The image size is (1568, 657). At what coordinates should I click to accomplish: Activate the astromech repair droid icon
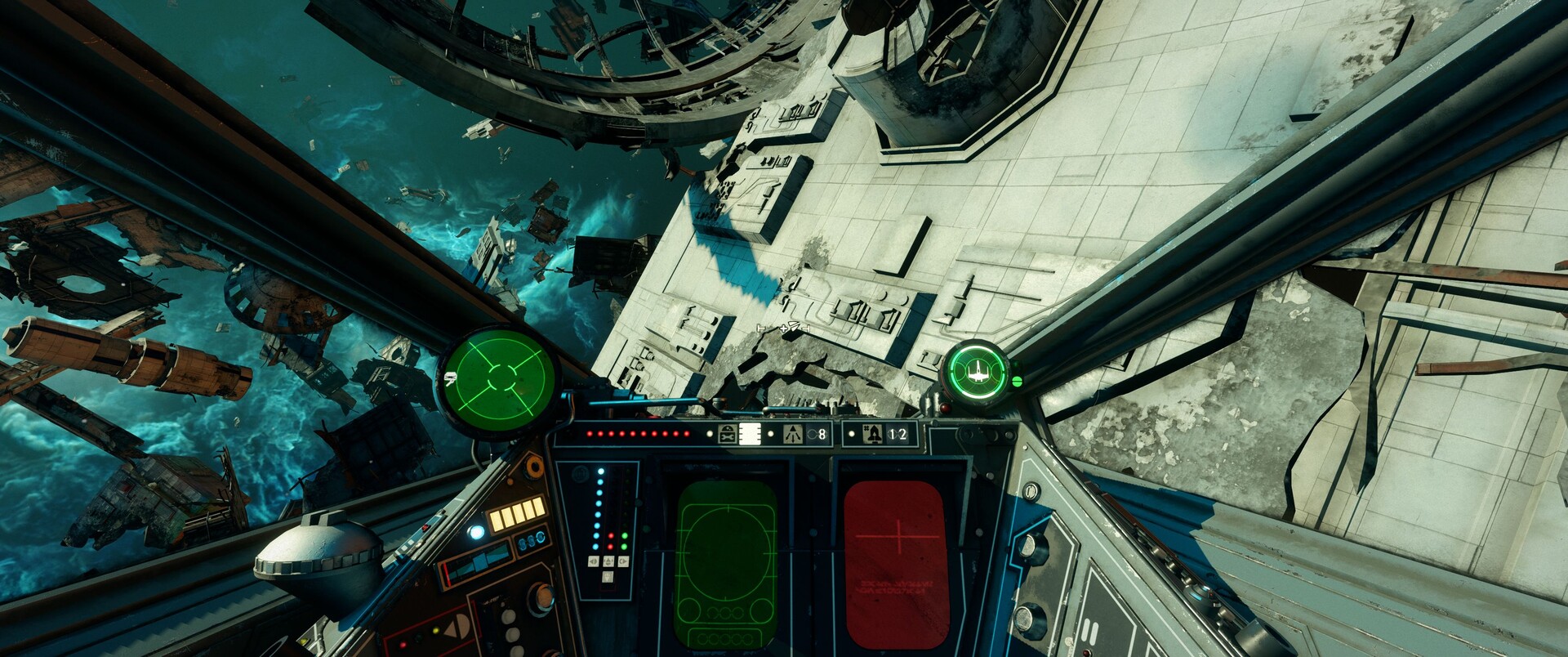pos(726,434)
